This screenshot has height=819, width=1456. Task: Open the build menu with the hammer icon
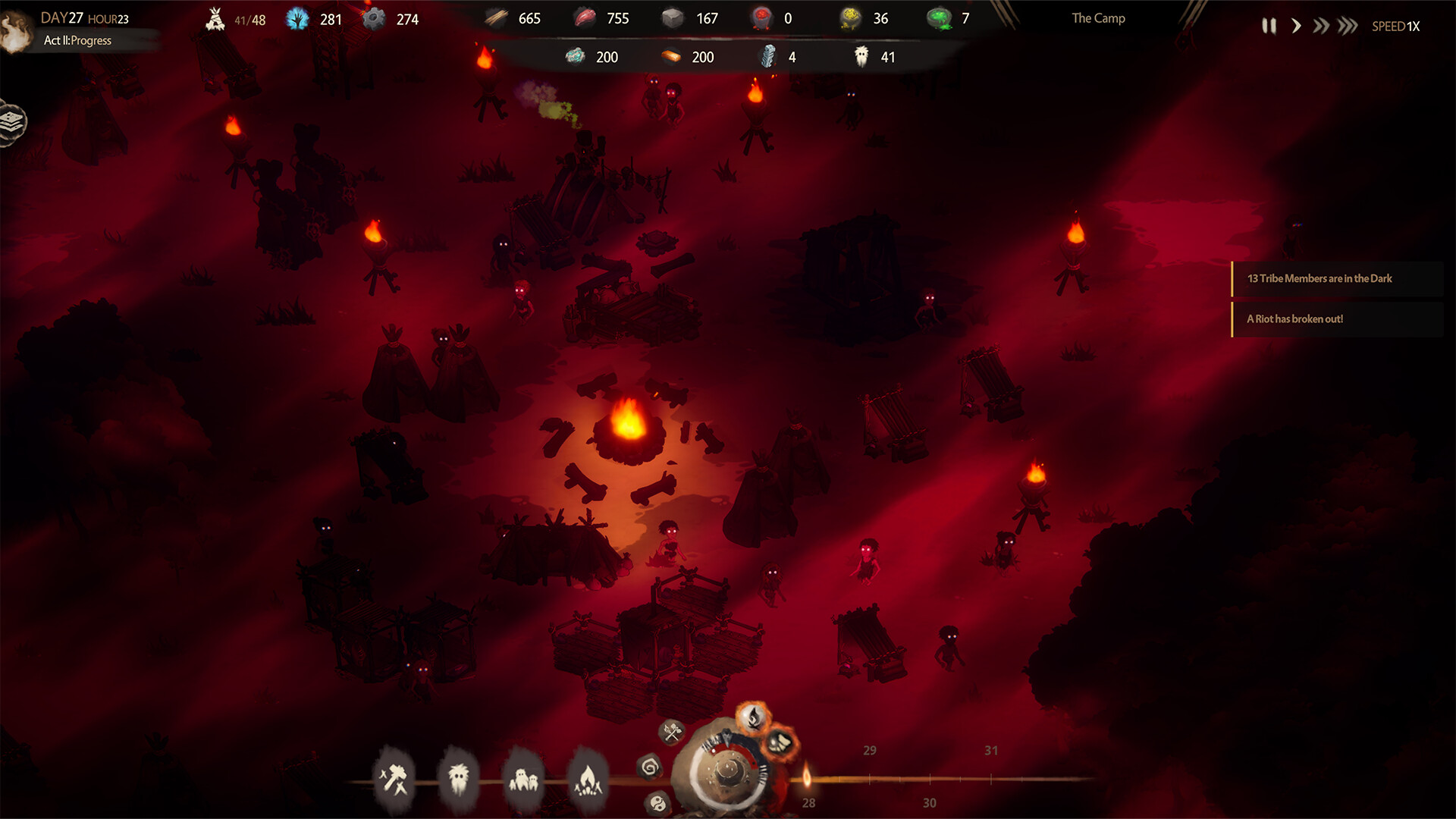pyautogui.click(x=396, y=778)
